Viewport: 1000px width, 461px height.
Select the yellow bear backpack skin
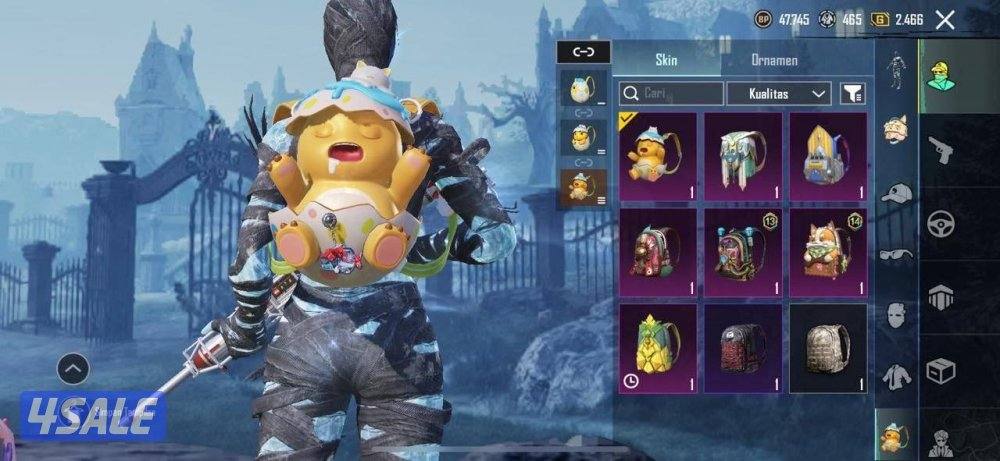click(658, 153)
